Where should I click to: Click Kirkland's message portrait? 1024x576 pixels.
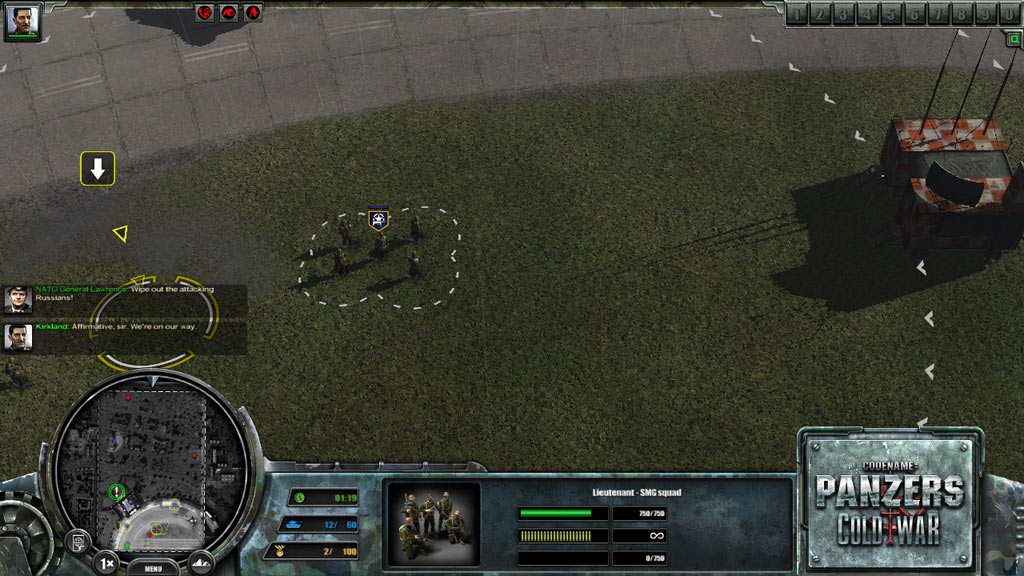18,337
